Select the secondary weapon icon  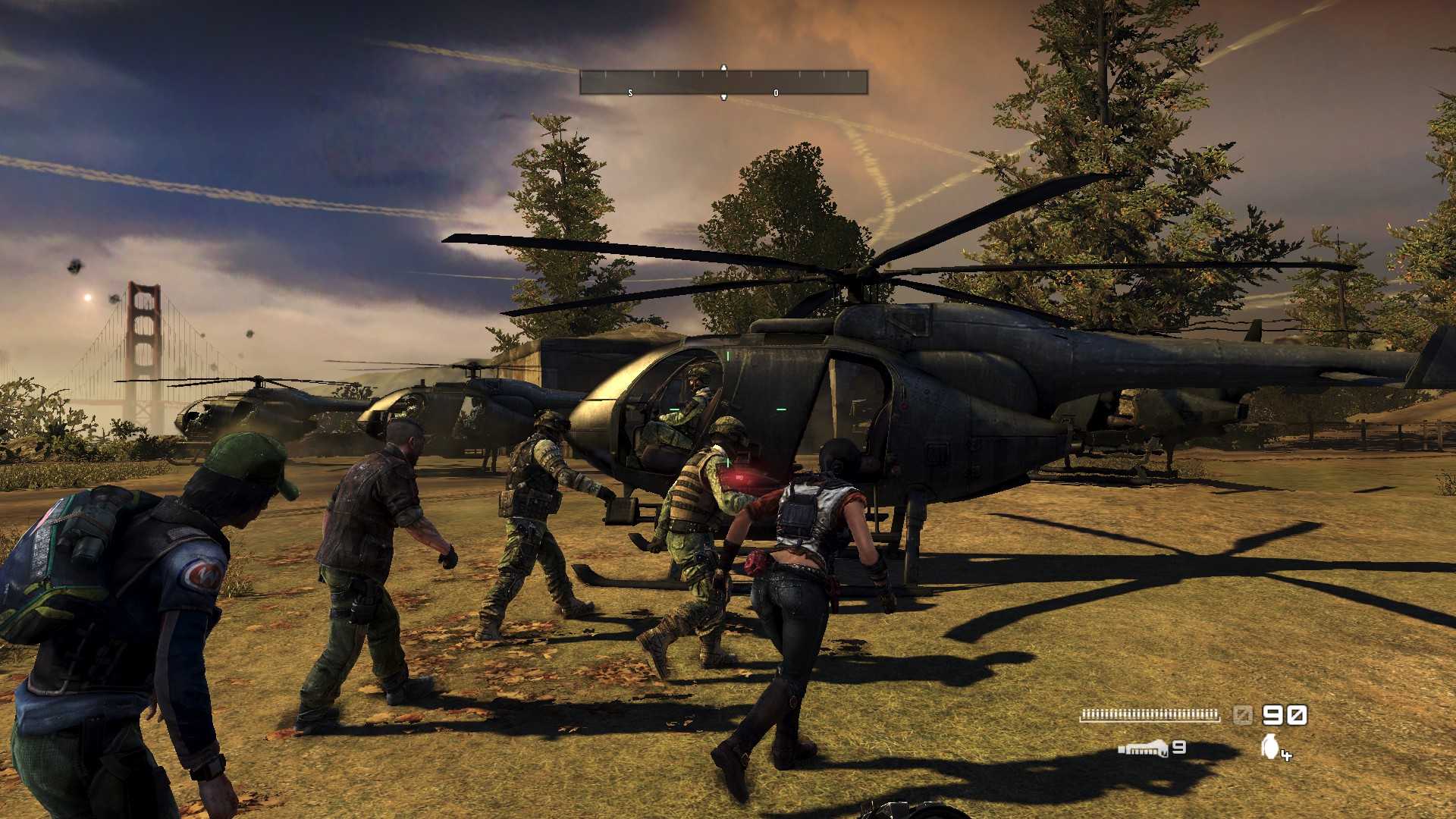click(1143, 749)
